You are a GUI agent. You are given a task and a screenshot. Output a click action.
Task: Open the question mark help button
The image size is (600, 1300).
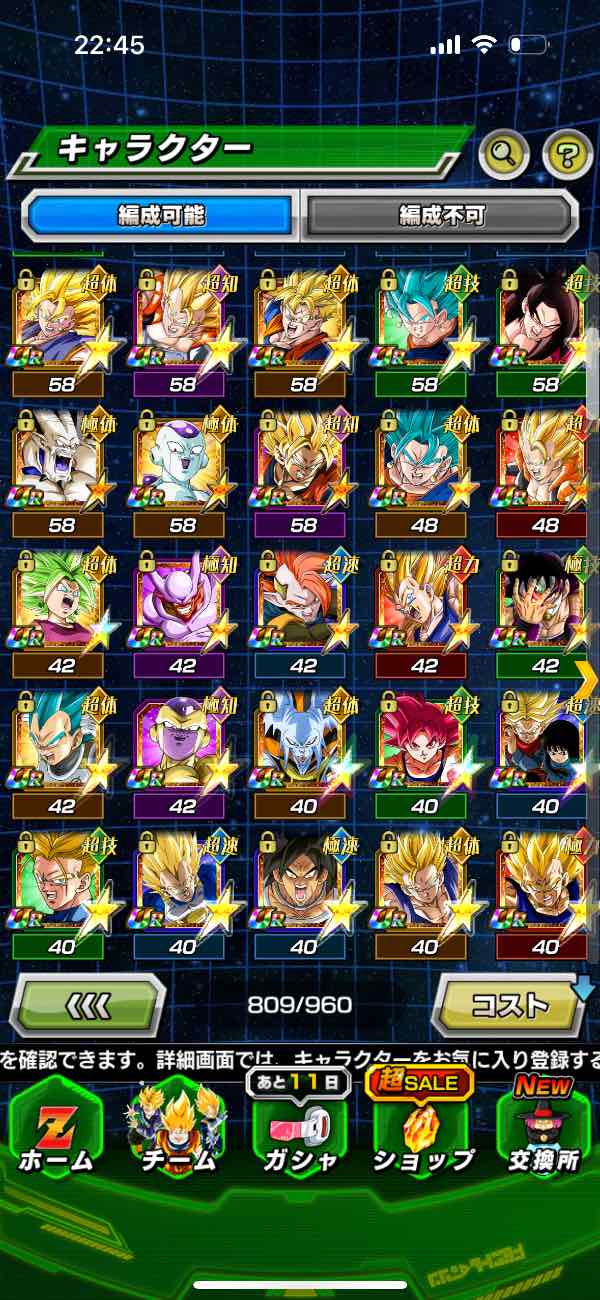[x=567, y=153]
